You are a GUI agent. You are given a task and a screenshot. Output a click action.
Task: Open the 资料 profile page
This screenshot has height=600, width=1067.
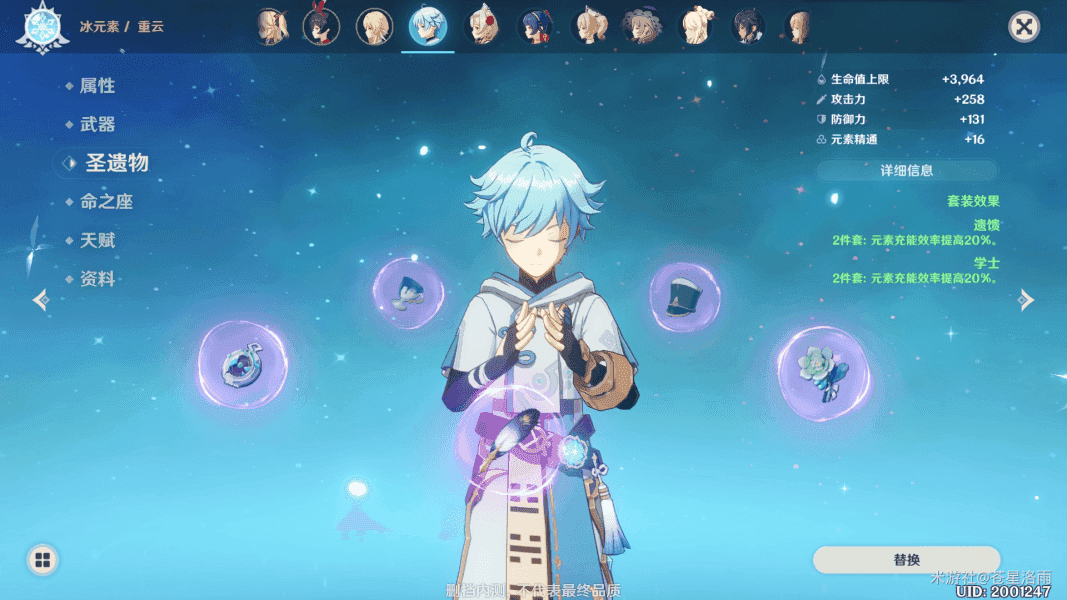tap(97, 280)
